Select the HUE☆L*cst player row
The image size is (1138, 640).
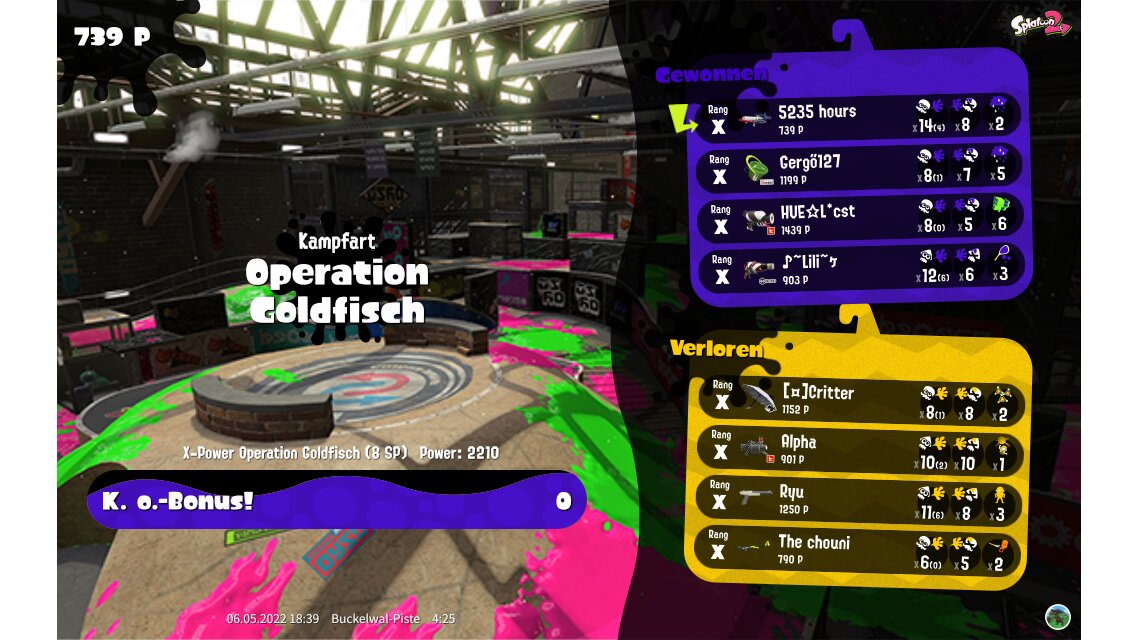tap(860, 218)
